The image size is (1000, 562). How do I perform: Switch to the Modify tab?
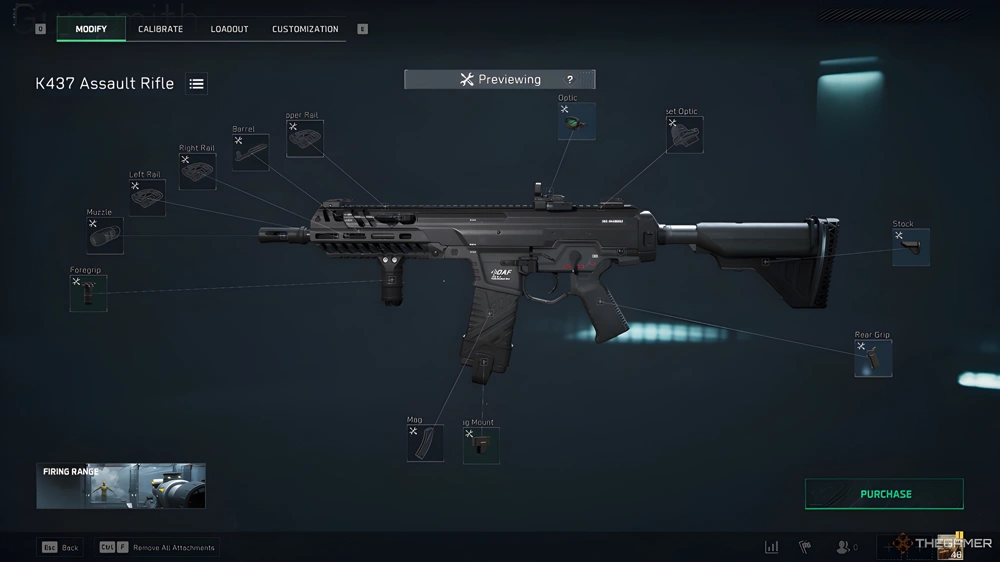91,29
